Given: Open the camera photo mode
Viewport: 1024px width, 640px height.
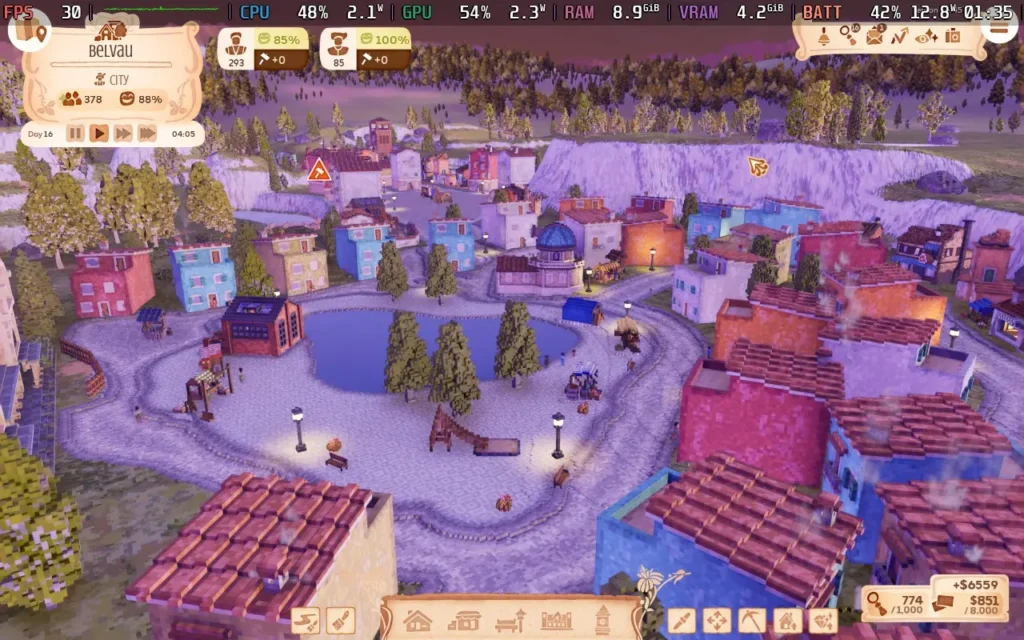Looking at the screenshot, I should click(952, 36).
